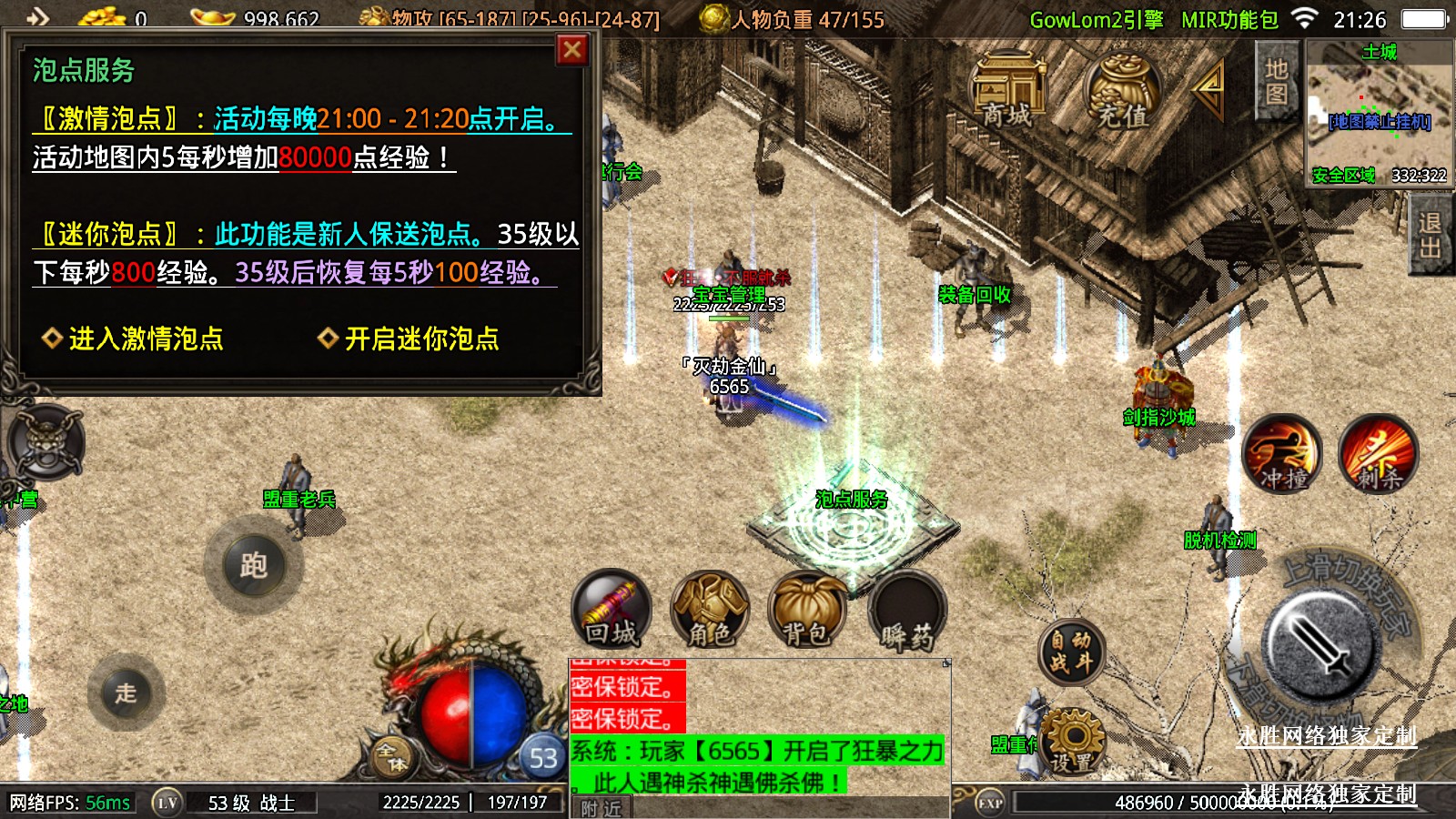
Task: Open the 角色 character sheet
Action: [x=709, y=610]
